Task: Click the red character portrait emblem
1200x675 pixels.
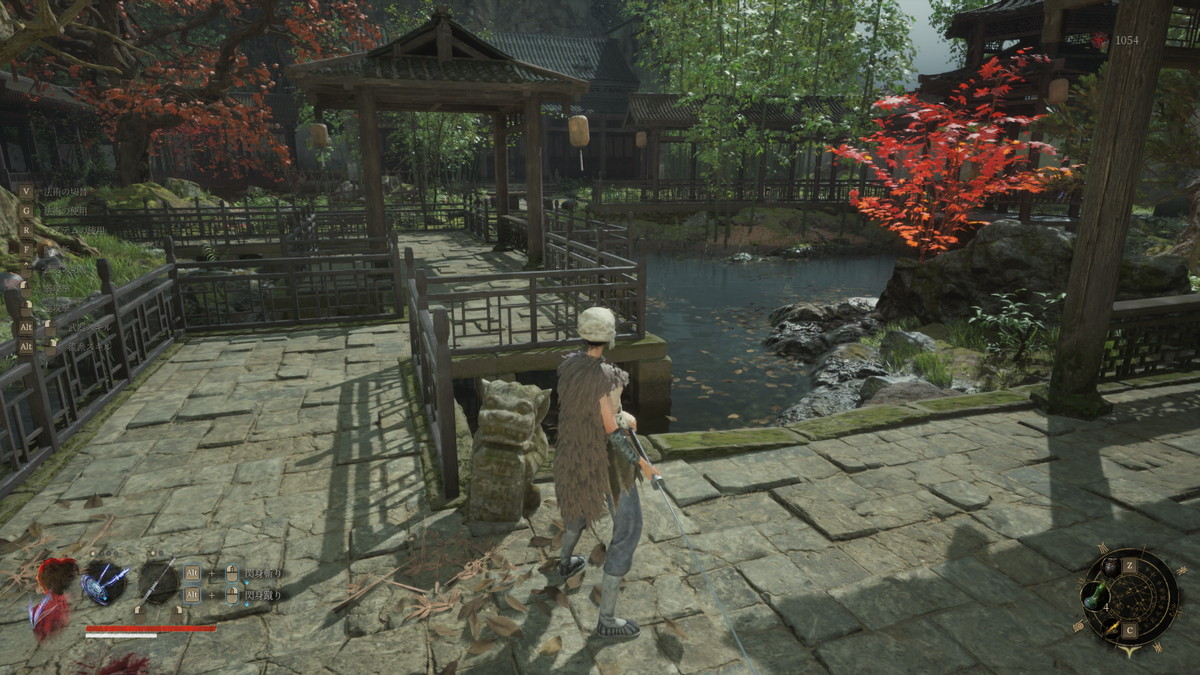Action: pyautogui.click(x=55, y=578)
